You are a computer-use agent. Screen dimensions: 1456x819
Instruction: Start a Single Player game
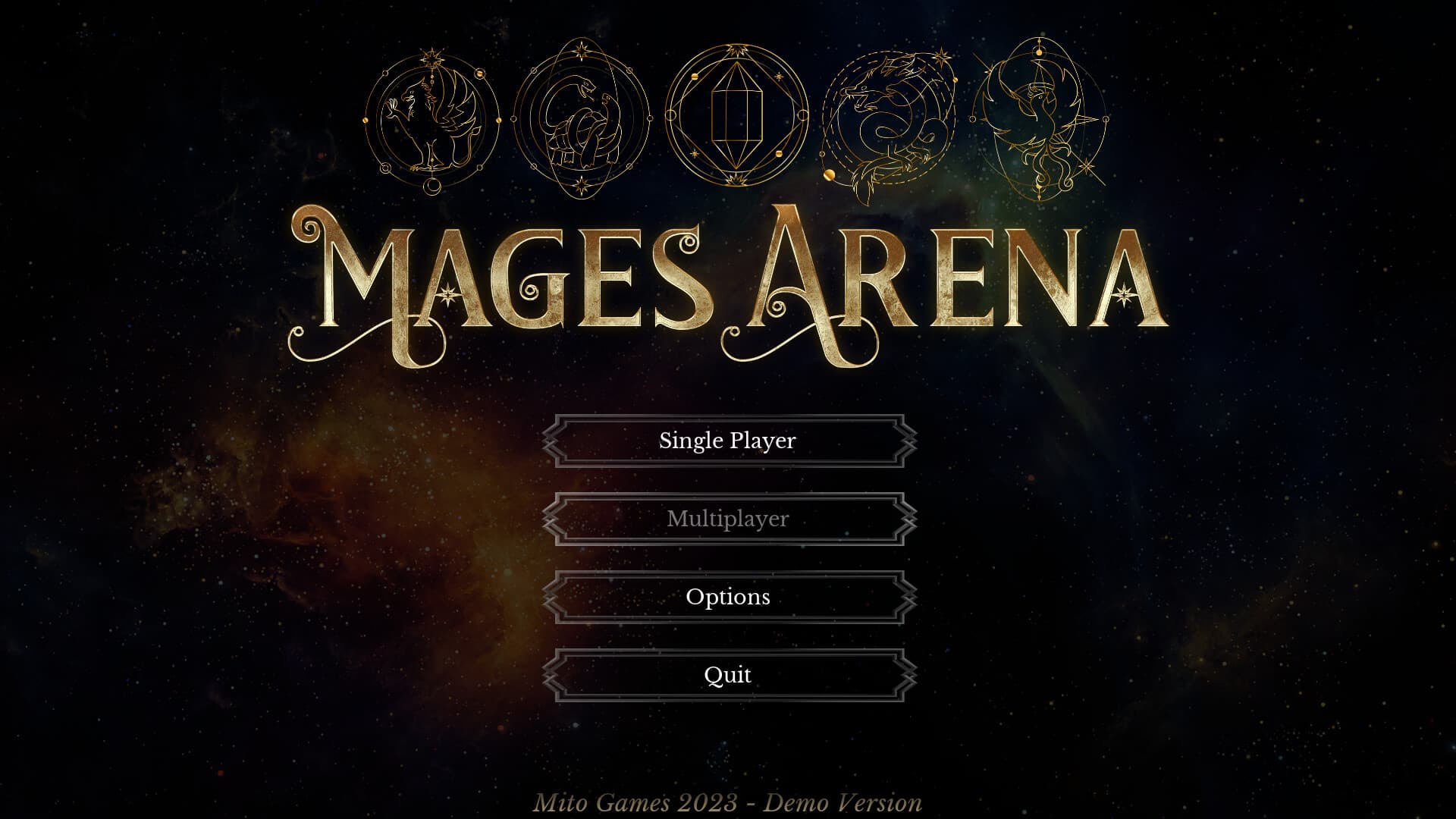[x=728, y=440]
